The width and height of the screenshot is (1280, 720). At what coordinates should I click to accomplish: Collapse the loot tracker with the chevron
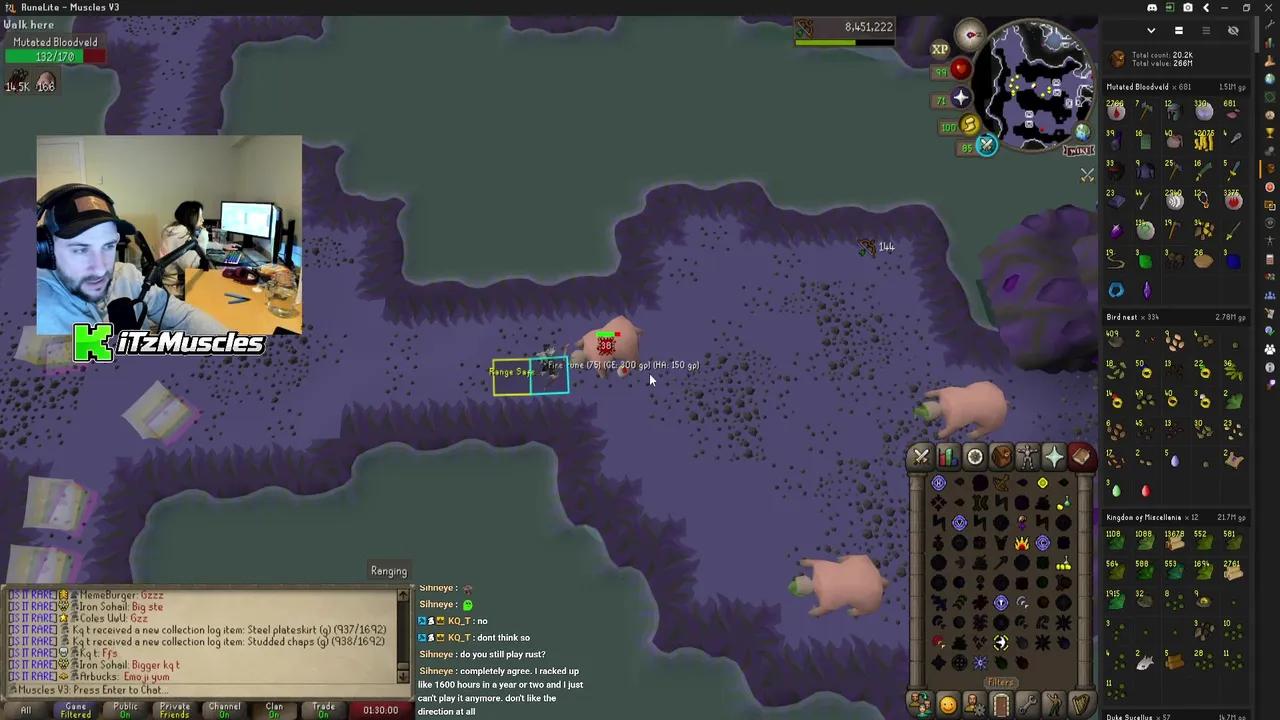[1151, 30]
